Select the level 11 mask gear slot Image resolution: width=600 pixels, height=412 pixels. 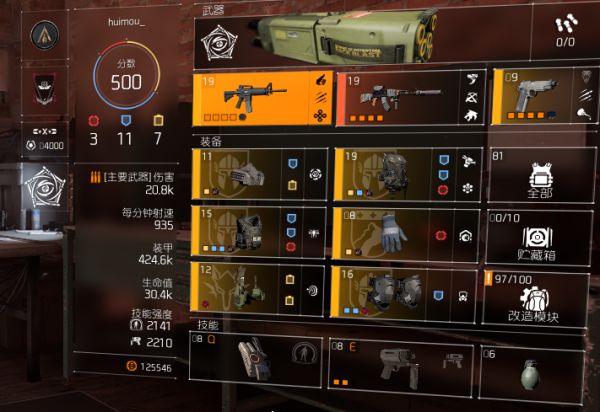pos(258,174)
